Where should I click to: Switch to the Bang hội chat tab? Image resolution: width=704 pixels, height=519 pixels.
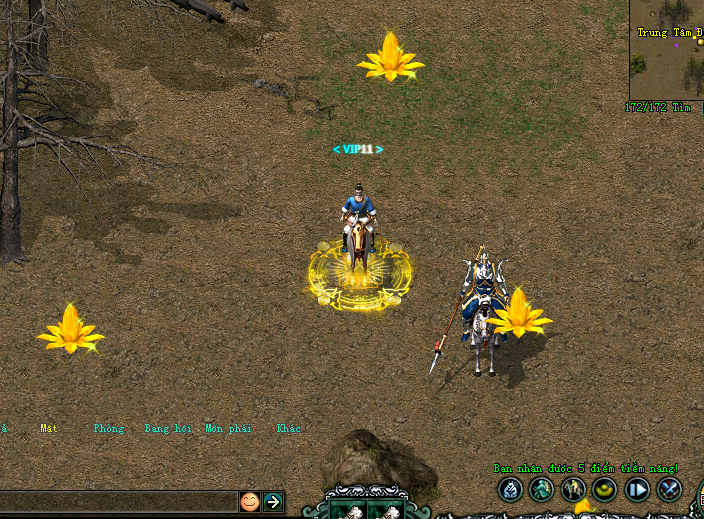click(x=167, y=428)
